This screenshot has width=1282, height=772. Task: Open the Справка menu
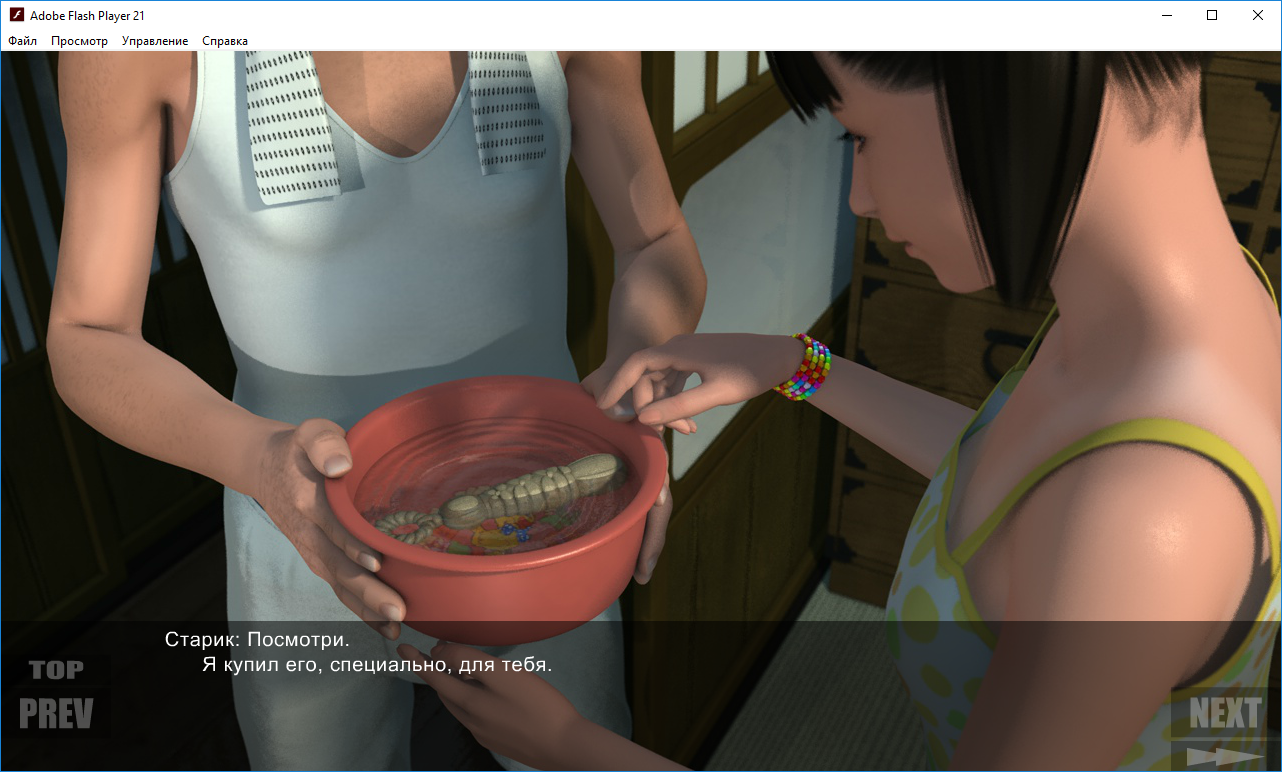(x=225, y=41)
